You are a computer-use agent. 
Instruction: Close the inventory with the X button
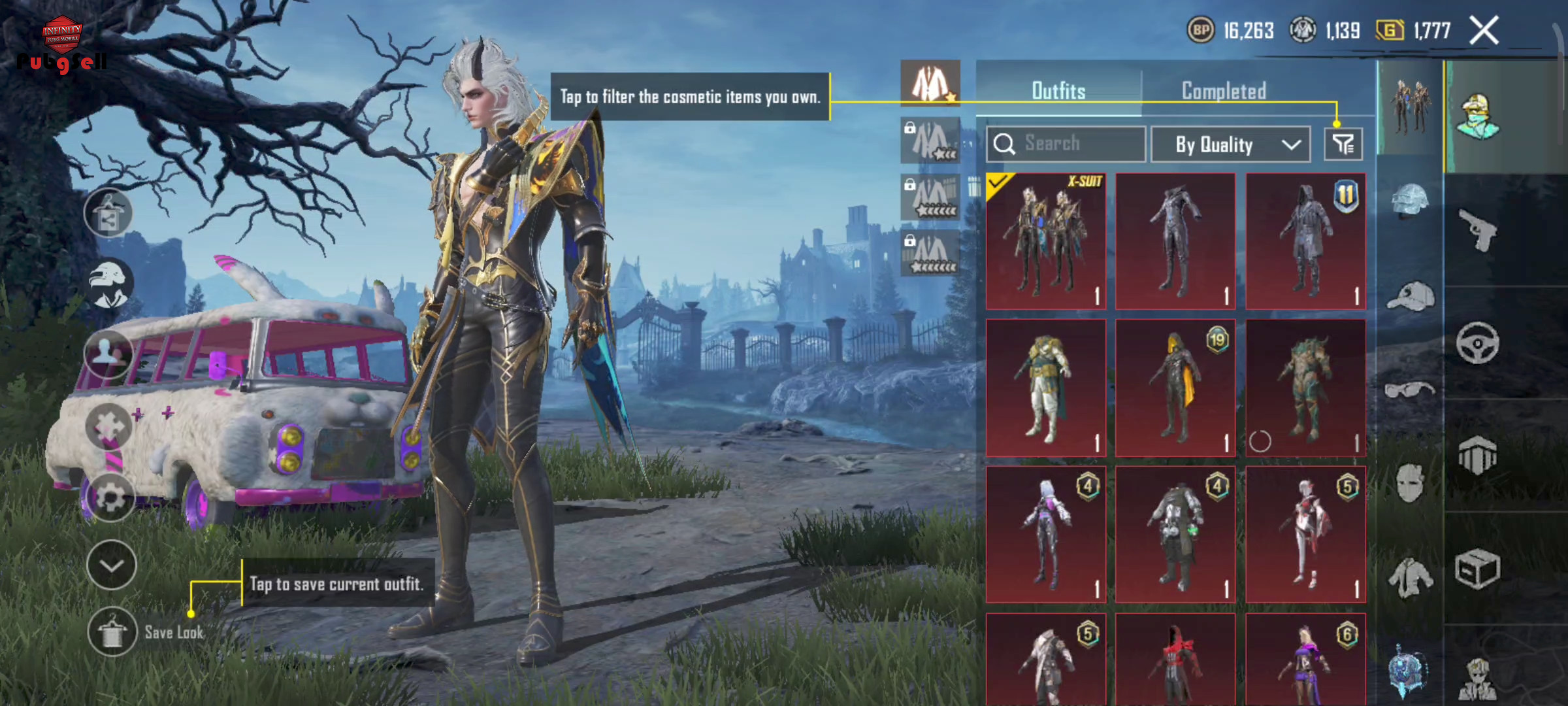[x=1484, y=31]
